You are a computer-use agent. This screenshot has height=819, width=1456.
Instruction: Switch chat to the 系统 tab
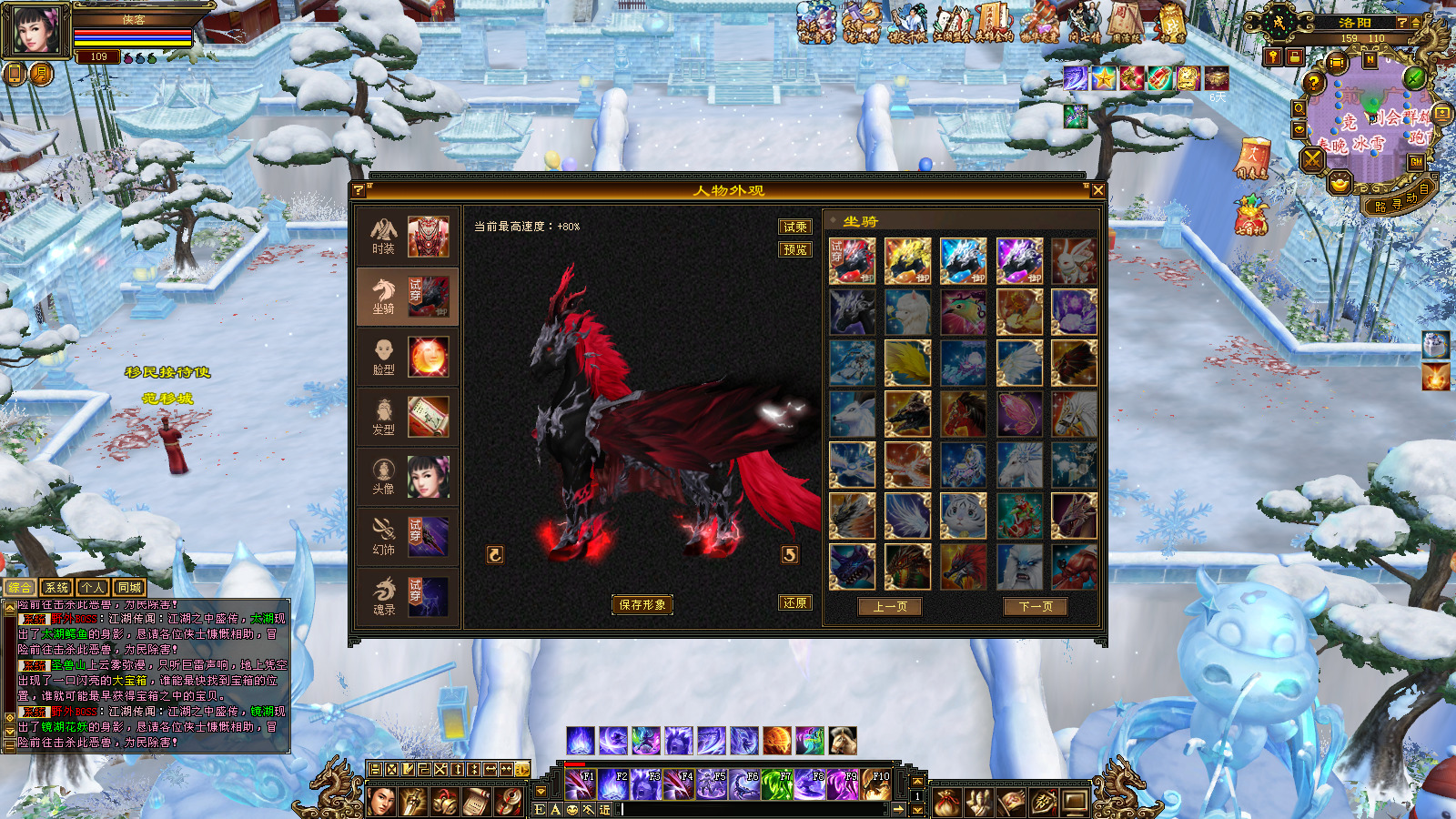56,588
